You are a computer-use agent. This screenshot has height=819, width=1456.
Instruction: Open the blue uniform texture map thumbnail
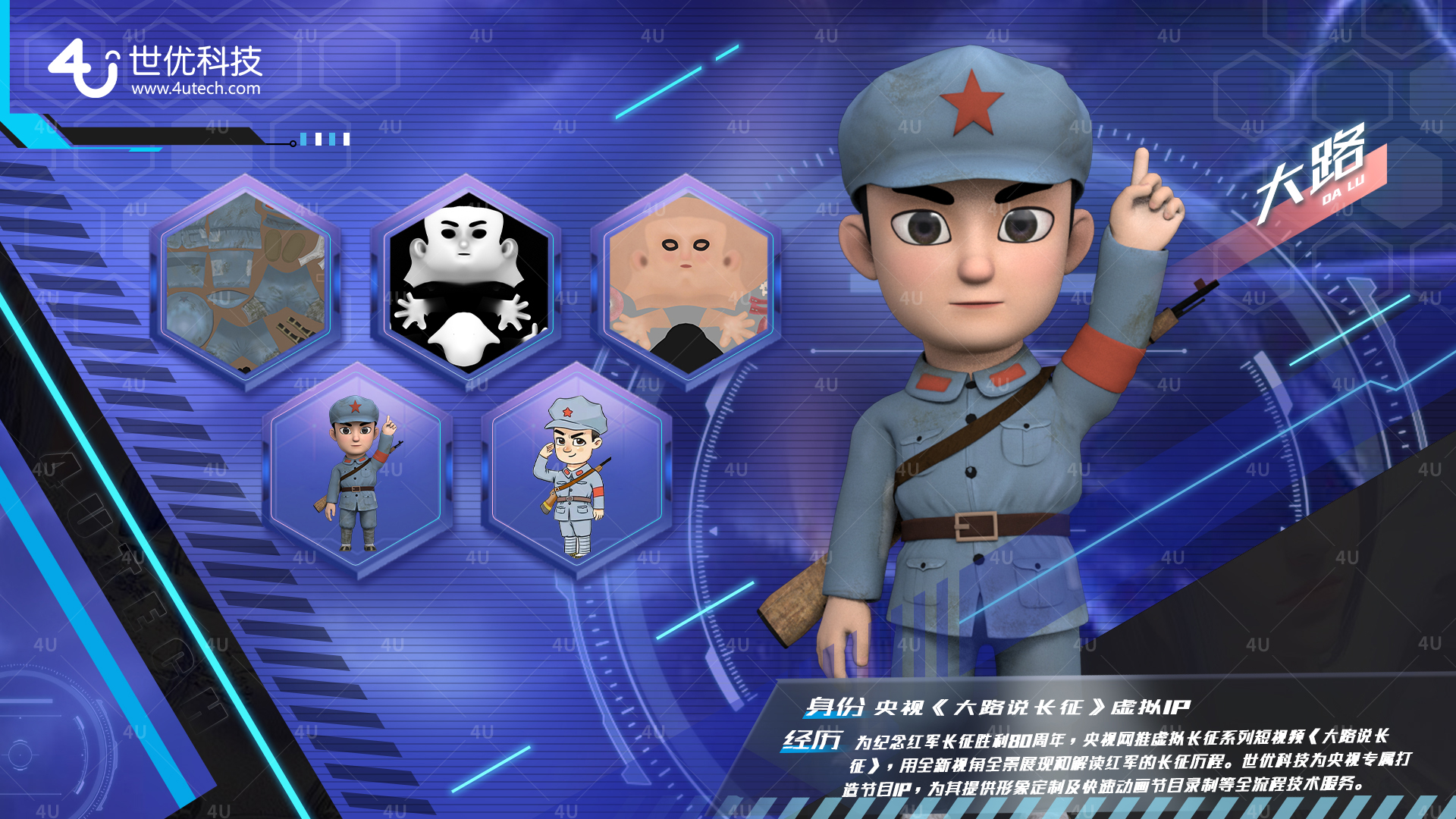(x=246, y=282)
